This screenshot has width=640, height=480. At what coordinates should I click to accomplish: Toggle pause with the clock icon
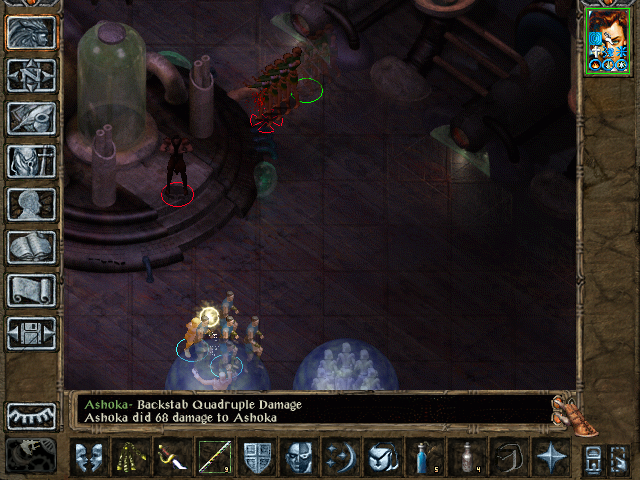[x=32, y=455]
